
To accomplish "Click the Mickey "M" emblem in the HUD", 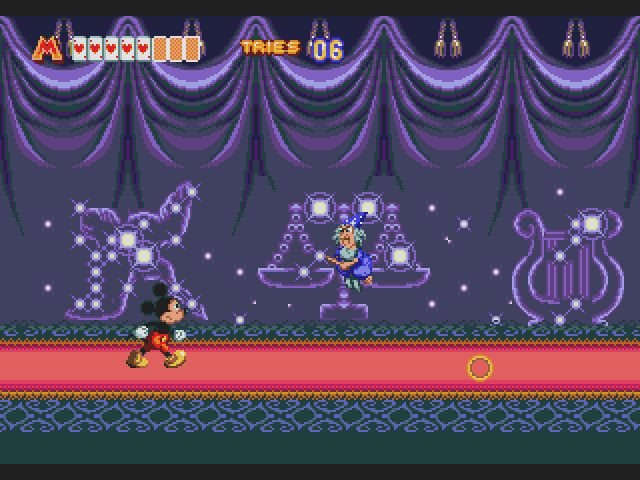I will [x=48, y=47].
